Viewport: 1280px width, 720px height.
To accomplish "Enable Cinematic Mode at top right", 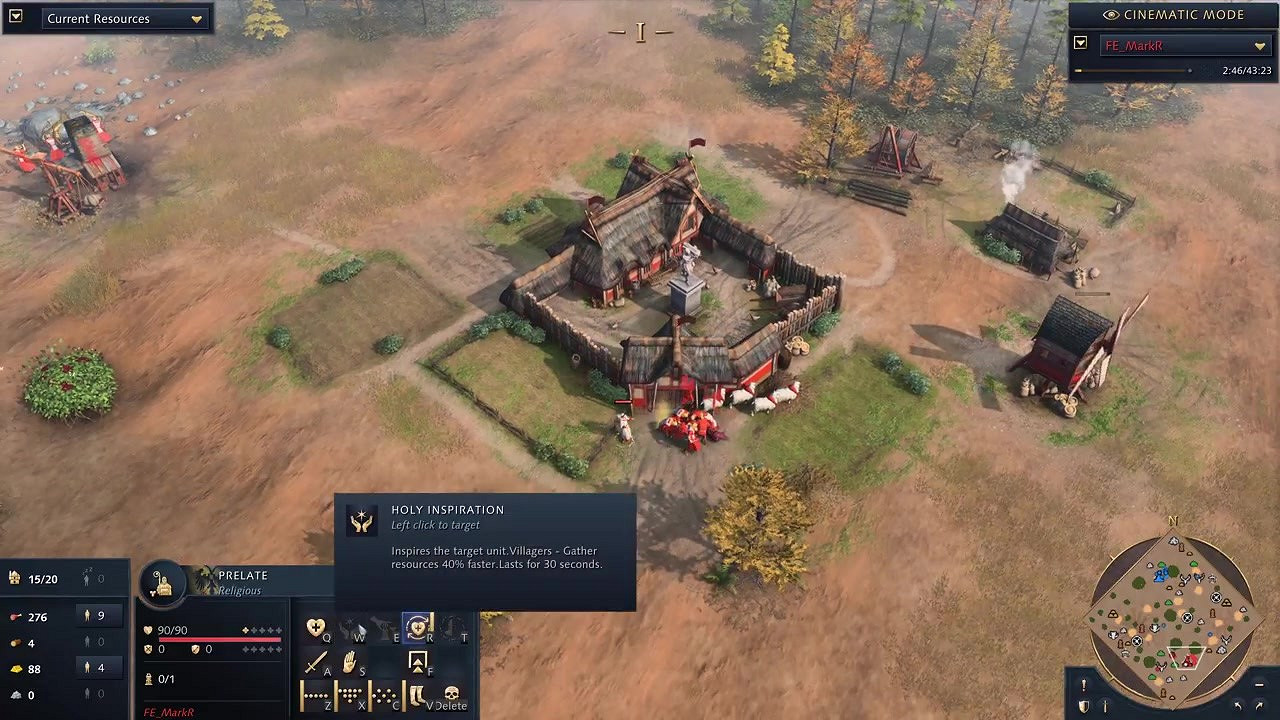I will pyautogui.click(x=1172, y=15).
